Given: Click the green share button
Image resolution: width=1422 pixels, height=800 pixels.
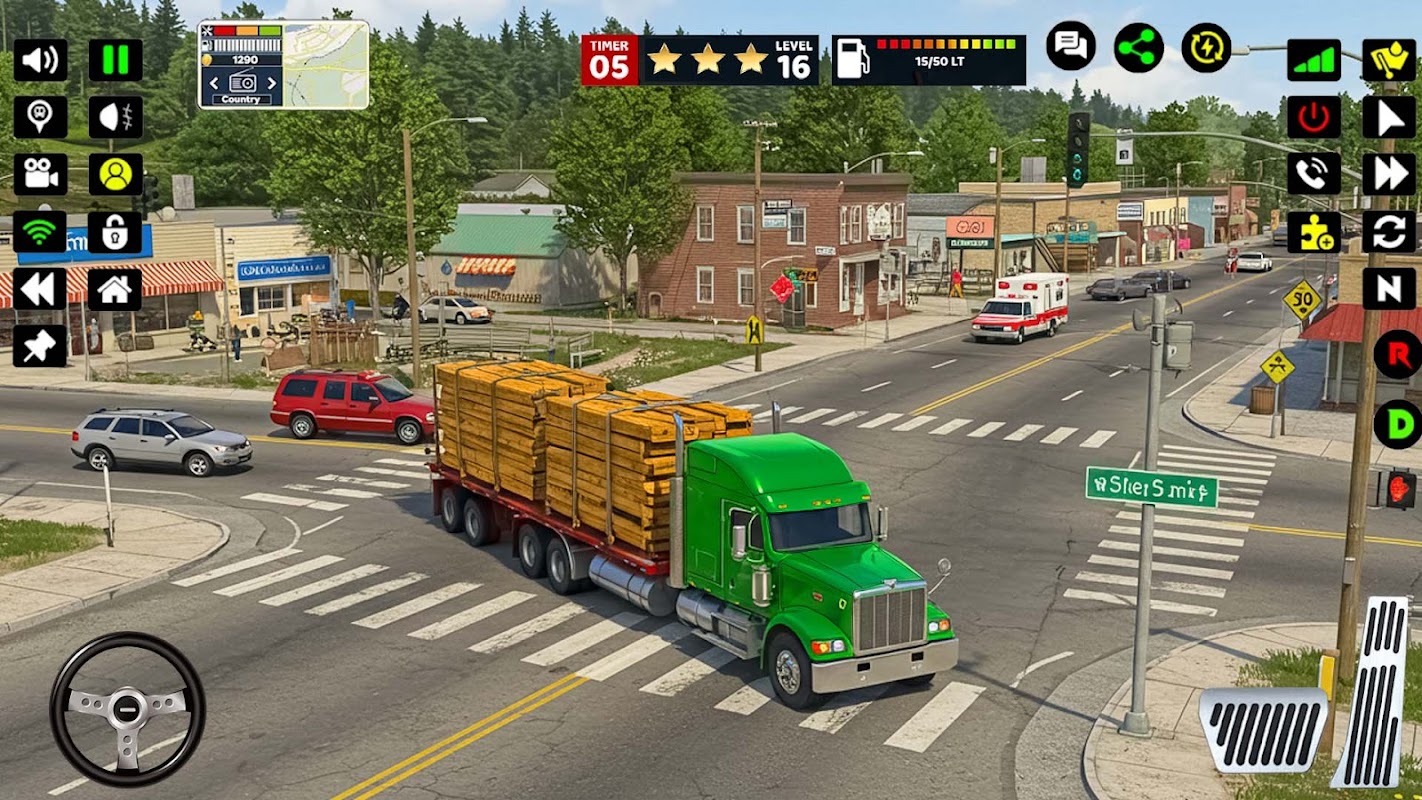Looking at the screenshot, I should tap(1139, 47).
